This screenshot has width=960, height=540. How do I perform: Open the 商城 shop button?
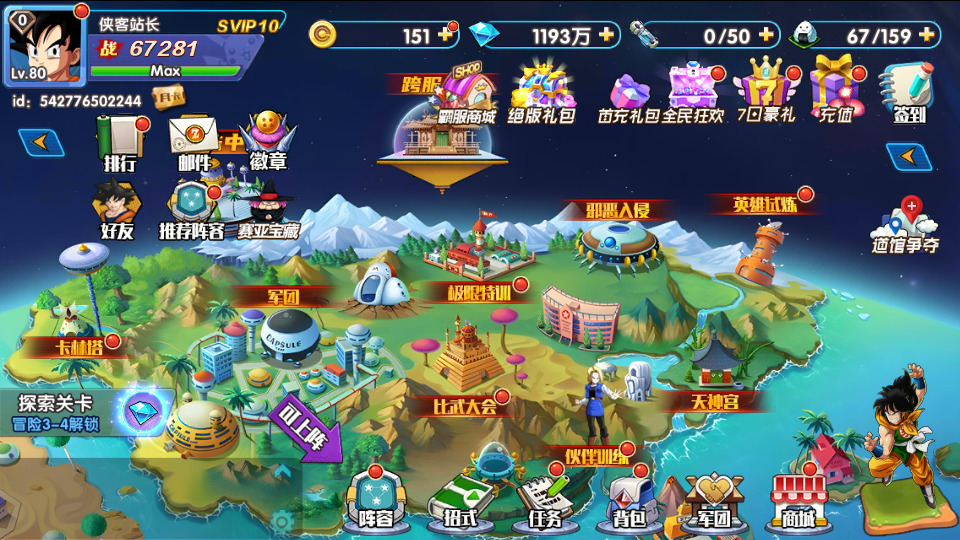[798, 500]
